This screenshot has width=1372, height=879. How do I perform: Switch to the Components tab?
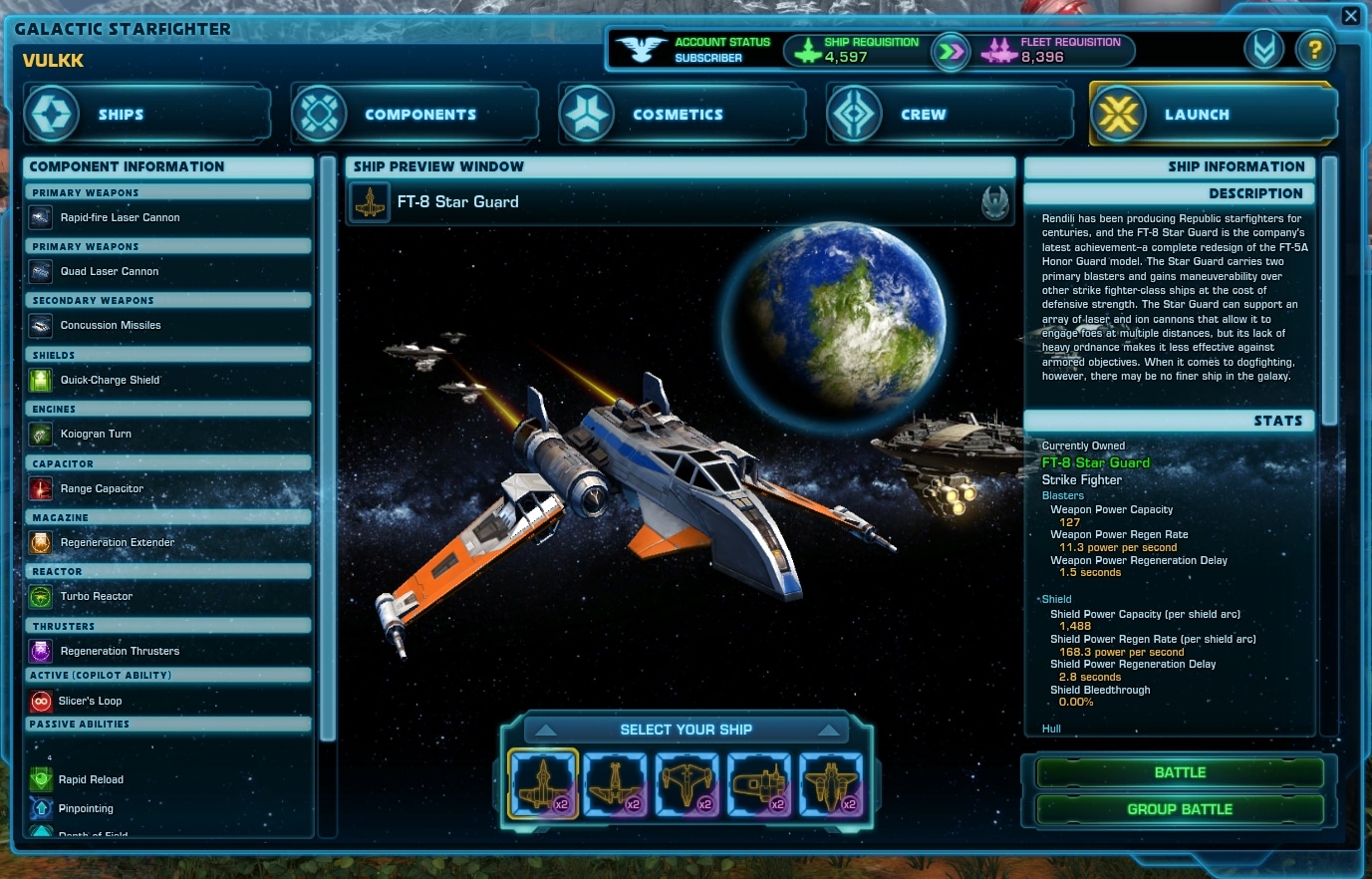(x=414, y=114)
